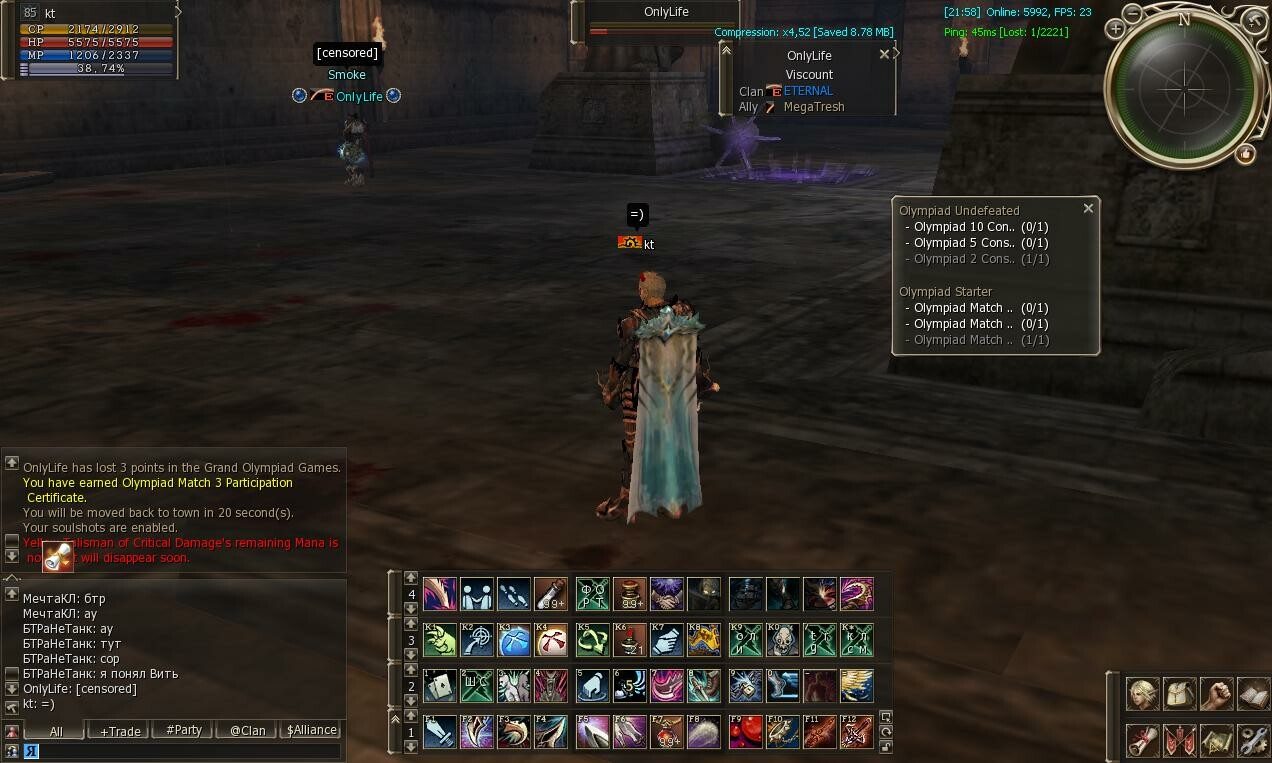Close the Olympiad Undefeated quest tracker
This screenshot has width=1272, height=763.
1088,208
